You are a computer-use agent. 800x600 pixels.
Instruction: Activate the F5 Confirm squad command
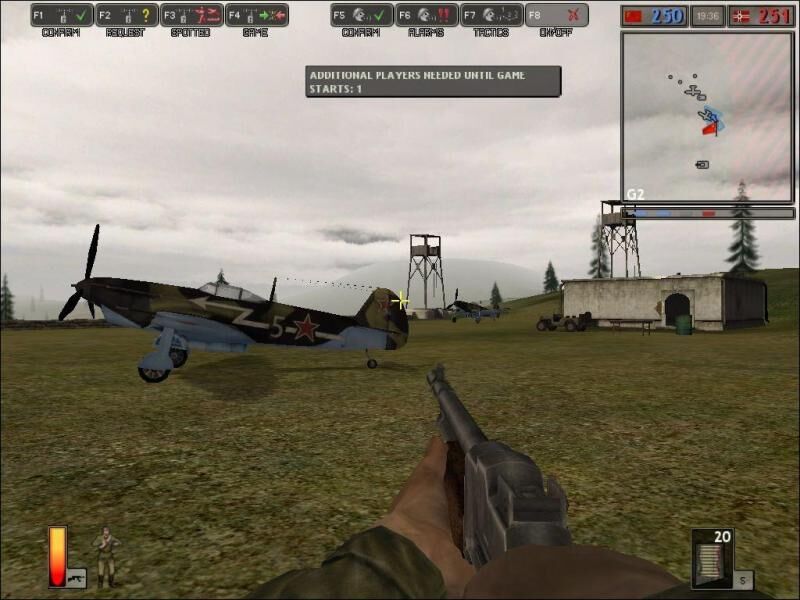coord(362,15)
